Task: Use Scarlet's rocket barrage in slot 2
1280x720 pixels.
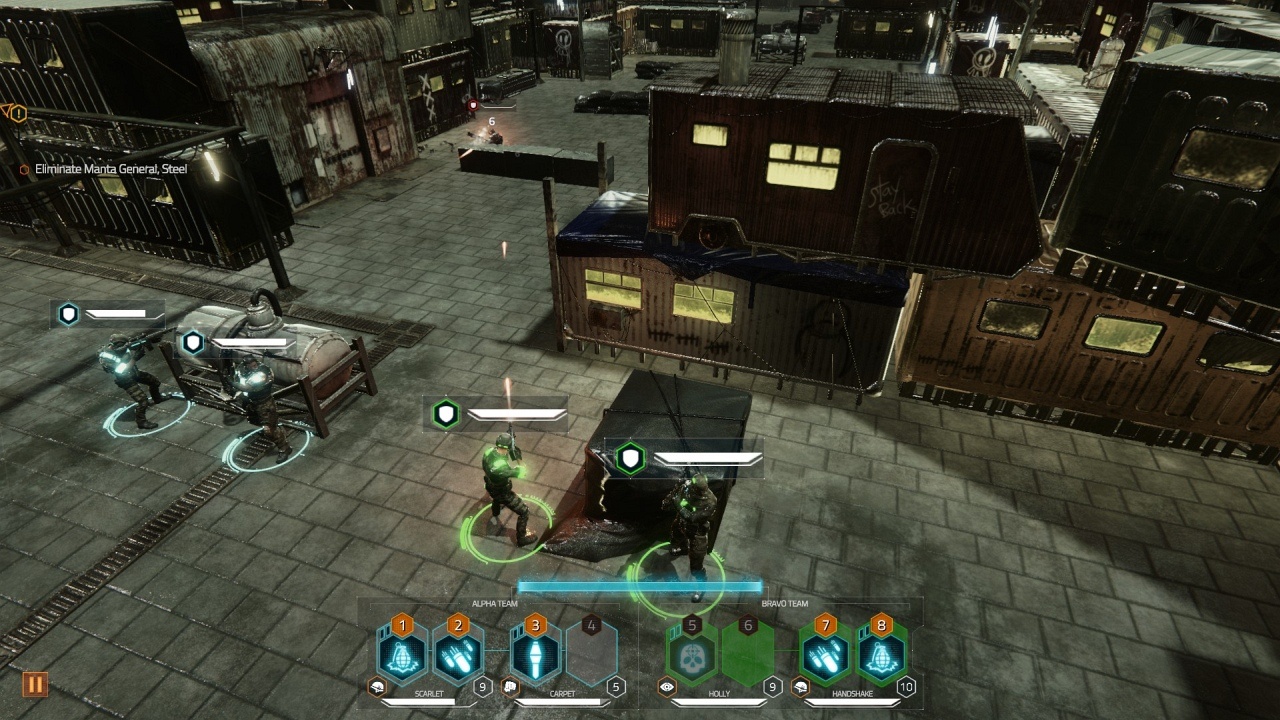Action: (x=458, y=655)
